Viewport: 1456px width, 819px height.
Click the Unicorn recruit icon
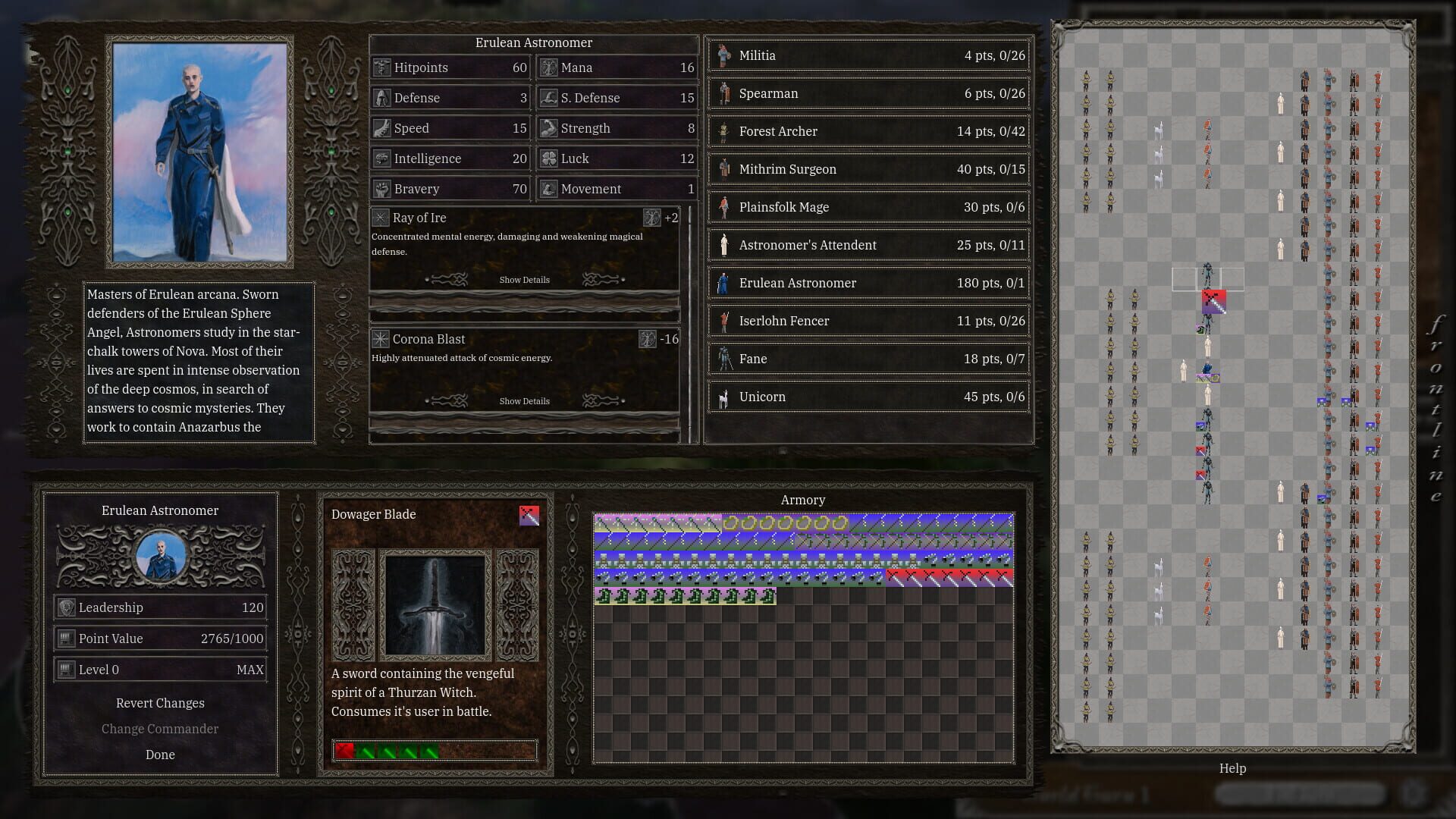coord(724,397)
